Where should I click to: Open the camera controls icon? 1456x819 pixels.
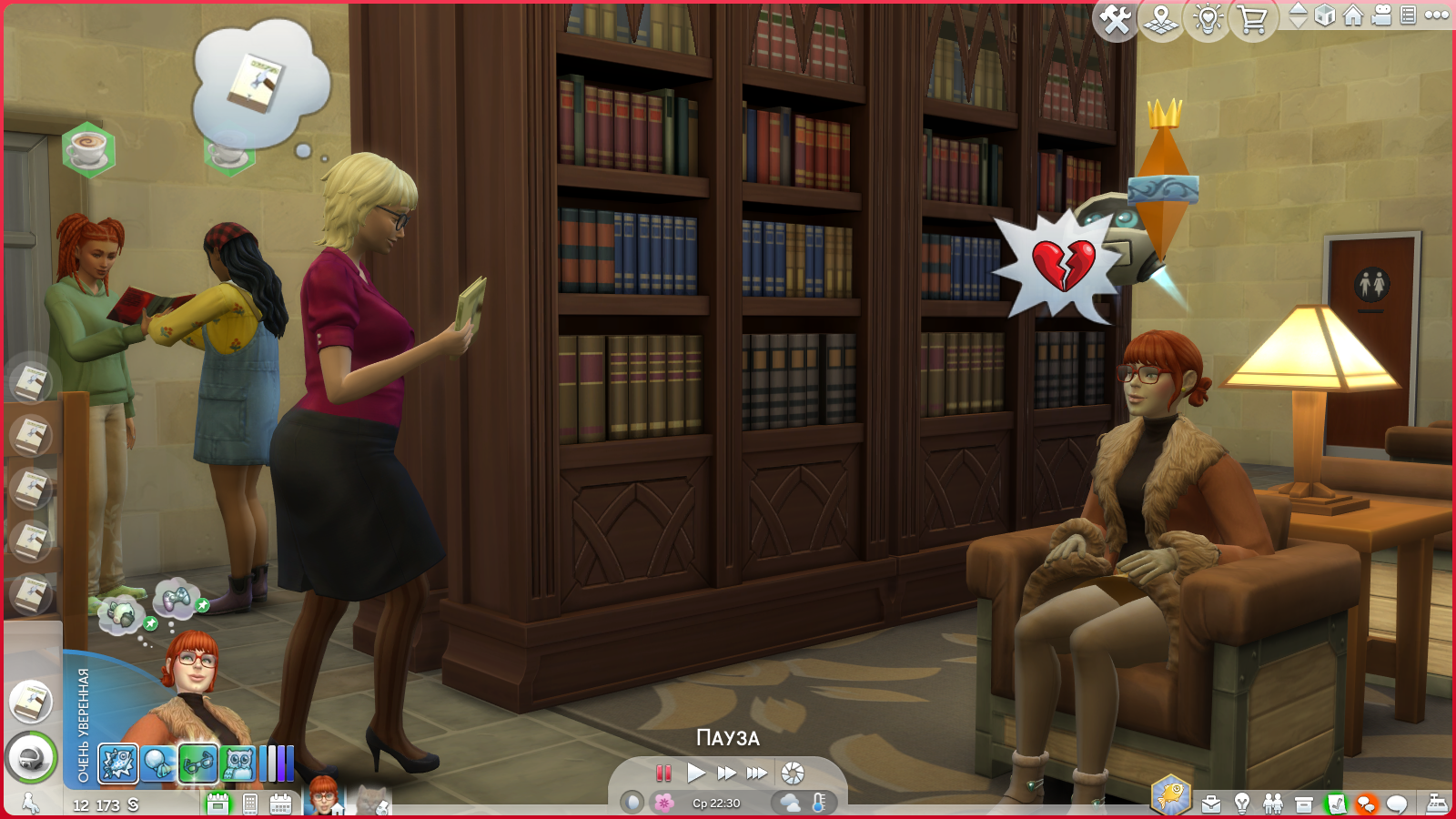click(1381, 15)
